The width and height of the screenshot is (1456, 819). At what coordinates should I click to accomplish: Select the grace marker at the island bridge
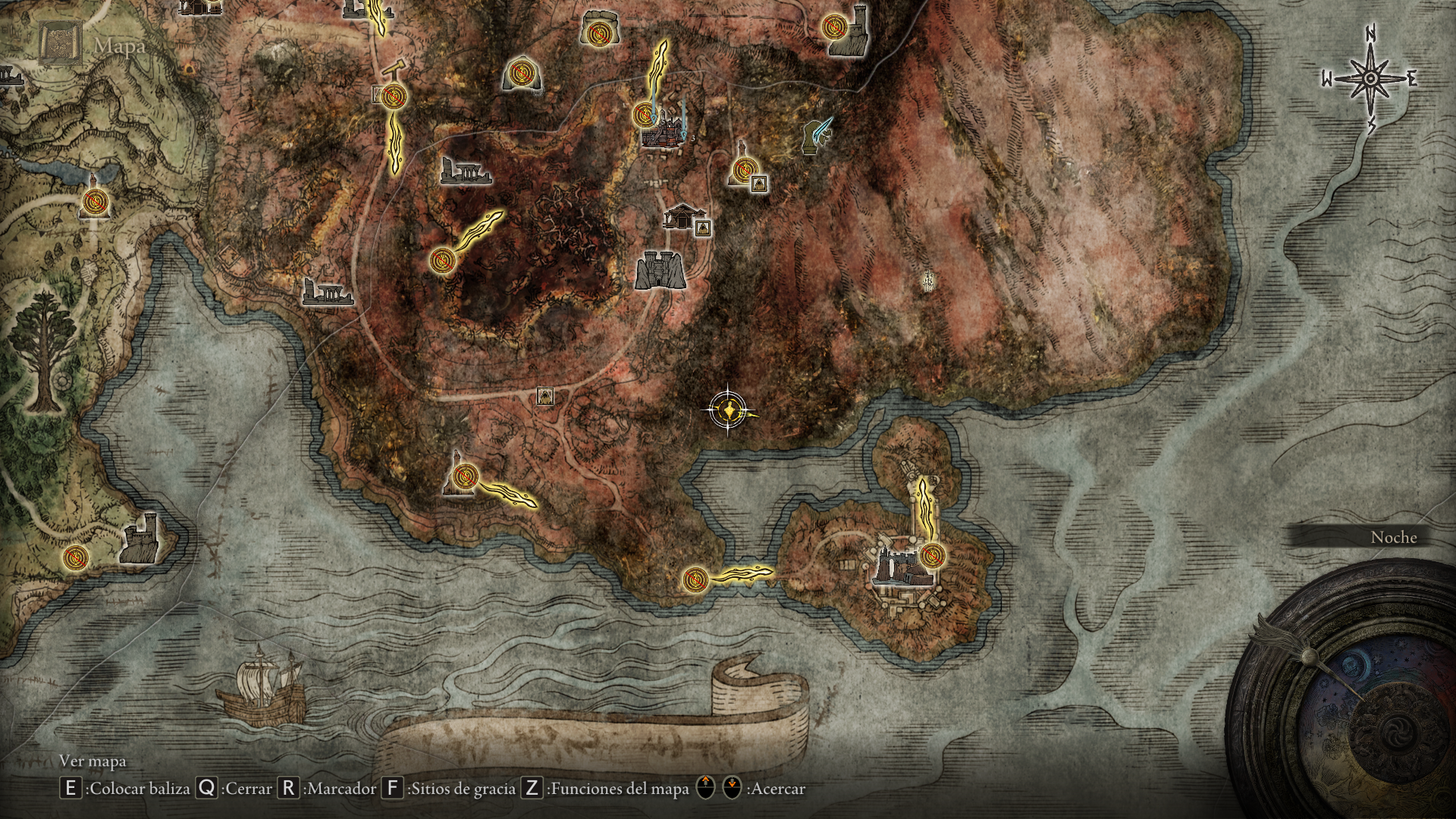tap(694, 580)
